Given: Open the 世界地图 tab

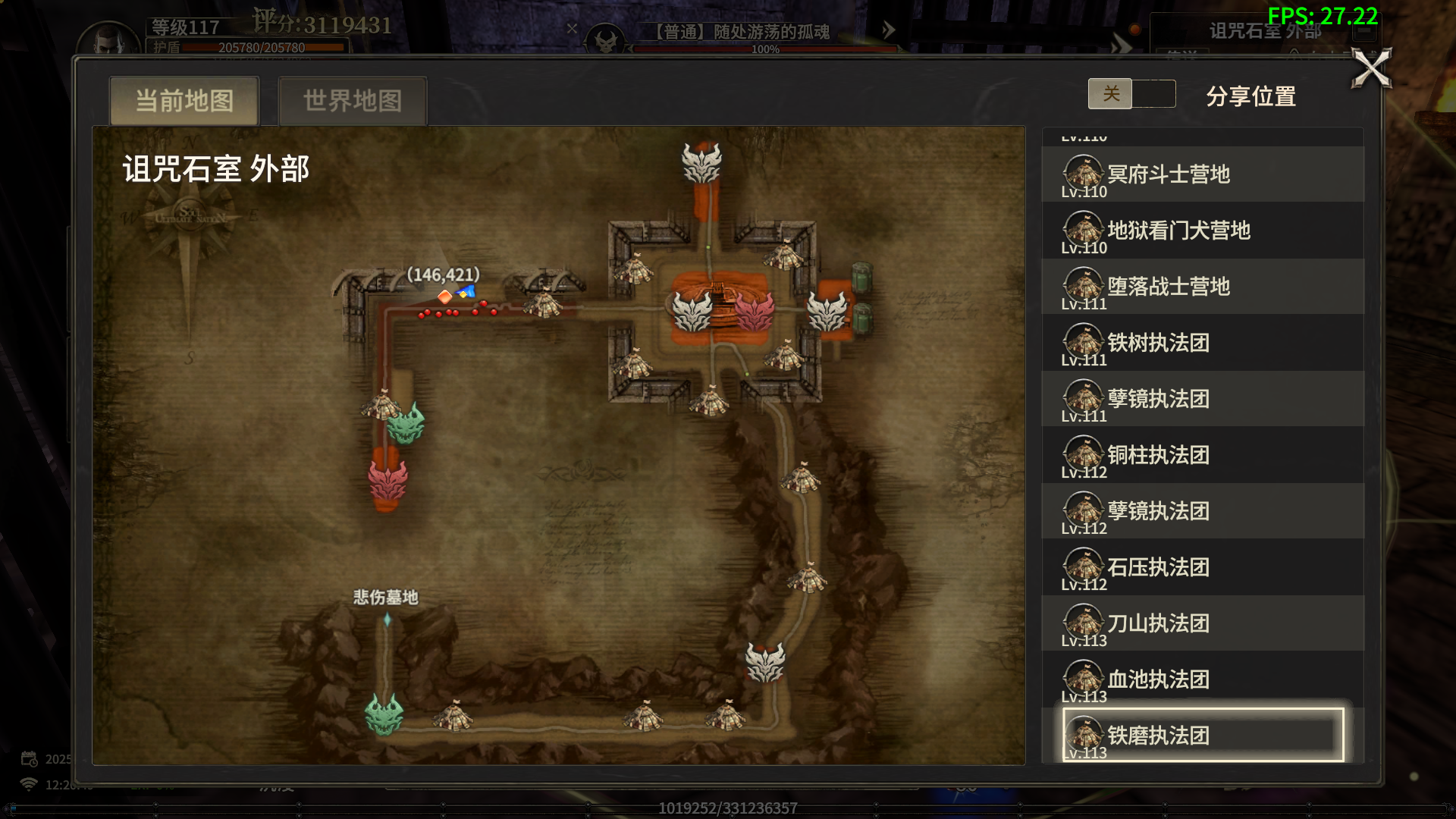Looking at the screenshot, I should tap(353, 101).
